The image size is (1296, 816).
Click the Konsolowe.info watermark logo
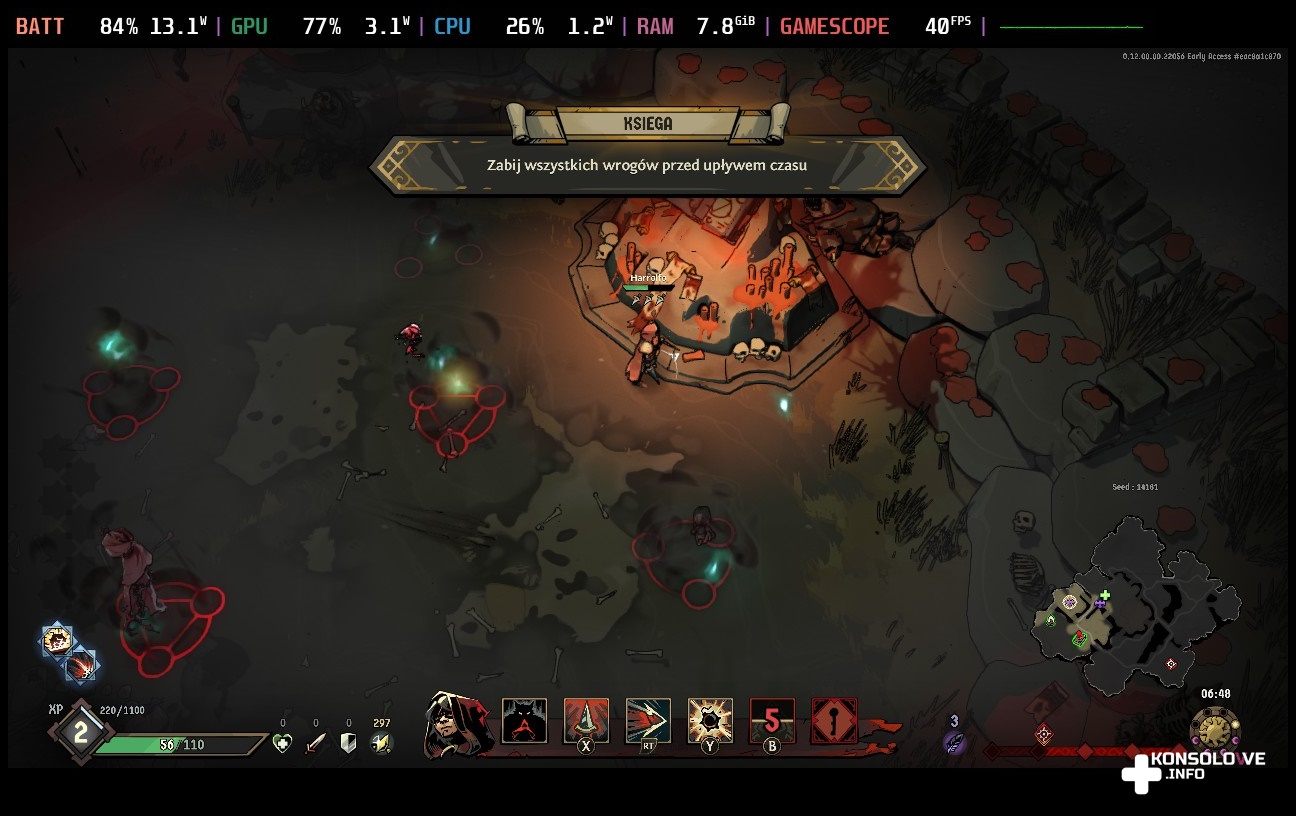[x=1193, y=768]
